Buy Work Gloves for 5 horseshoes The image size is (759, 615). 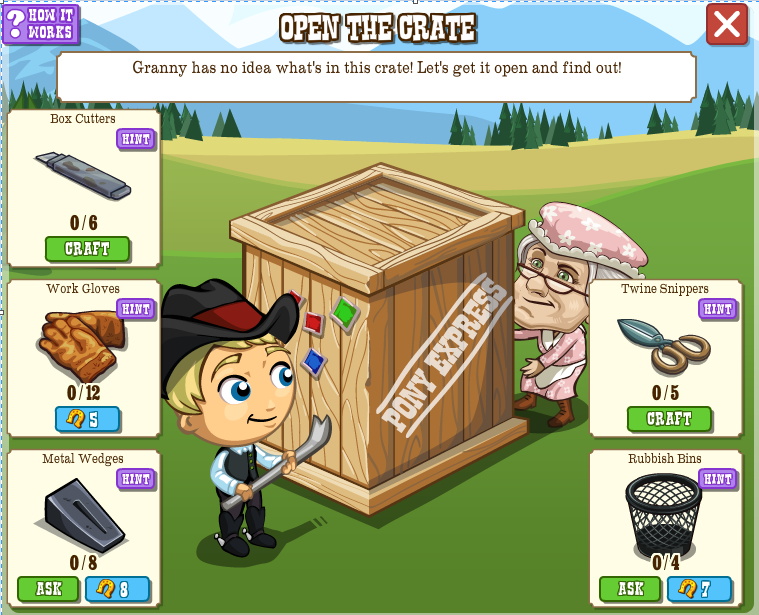click(87, 419)
